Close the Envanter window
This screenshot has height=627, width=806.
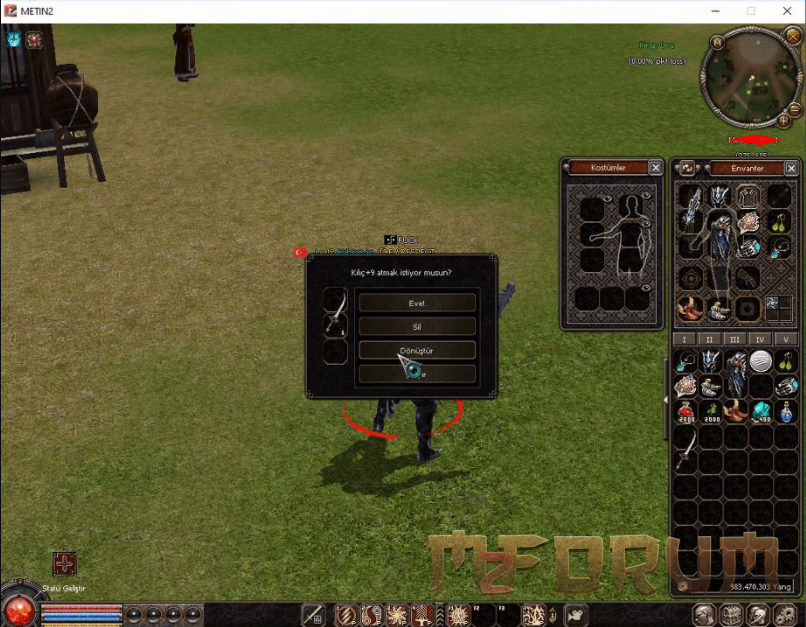(796, 168)
